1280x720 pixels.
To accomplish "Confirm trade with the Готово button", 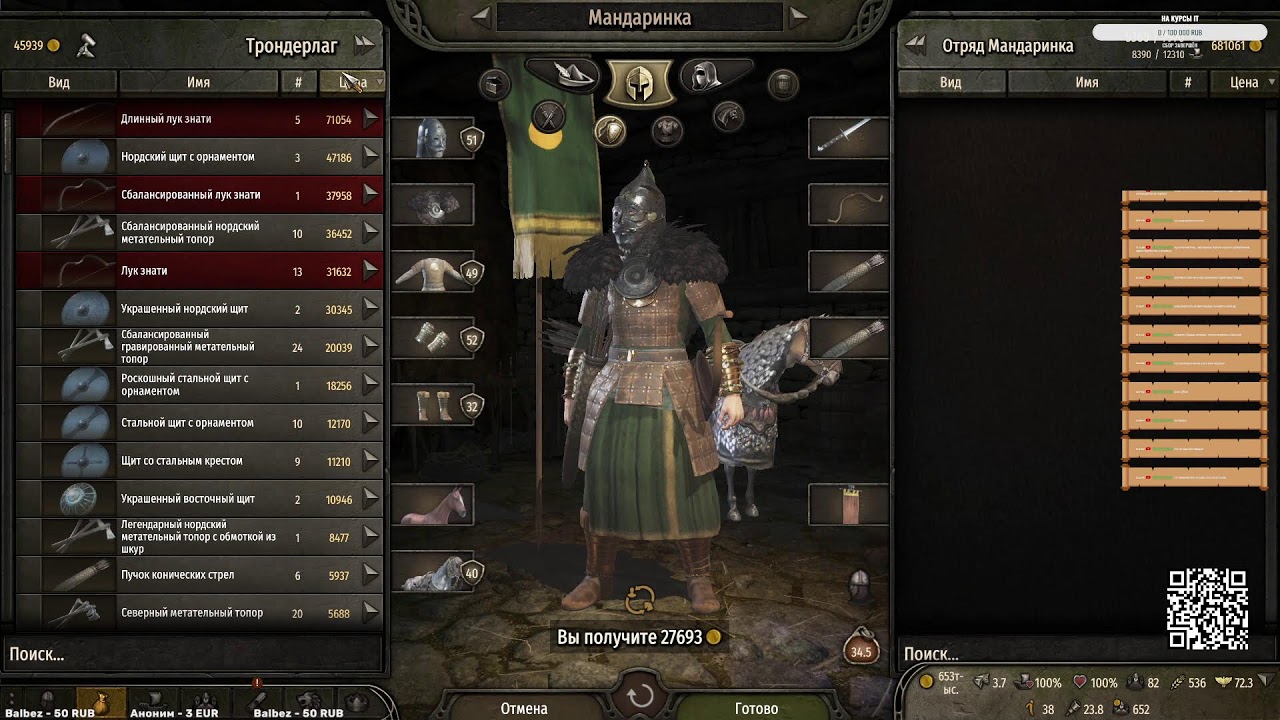I will tap(756, 708).
